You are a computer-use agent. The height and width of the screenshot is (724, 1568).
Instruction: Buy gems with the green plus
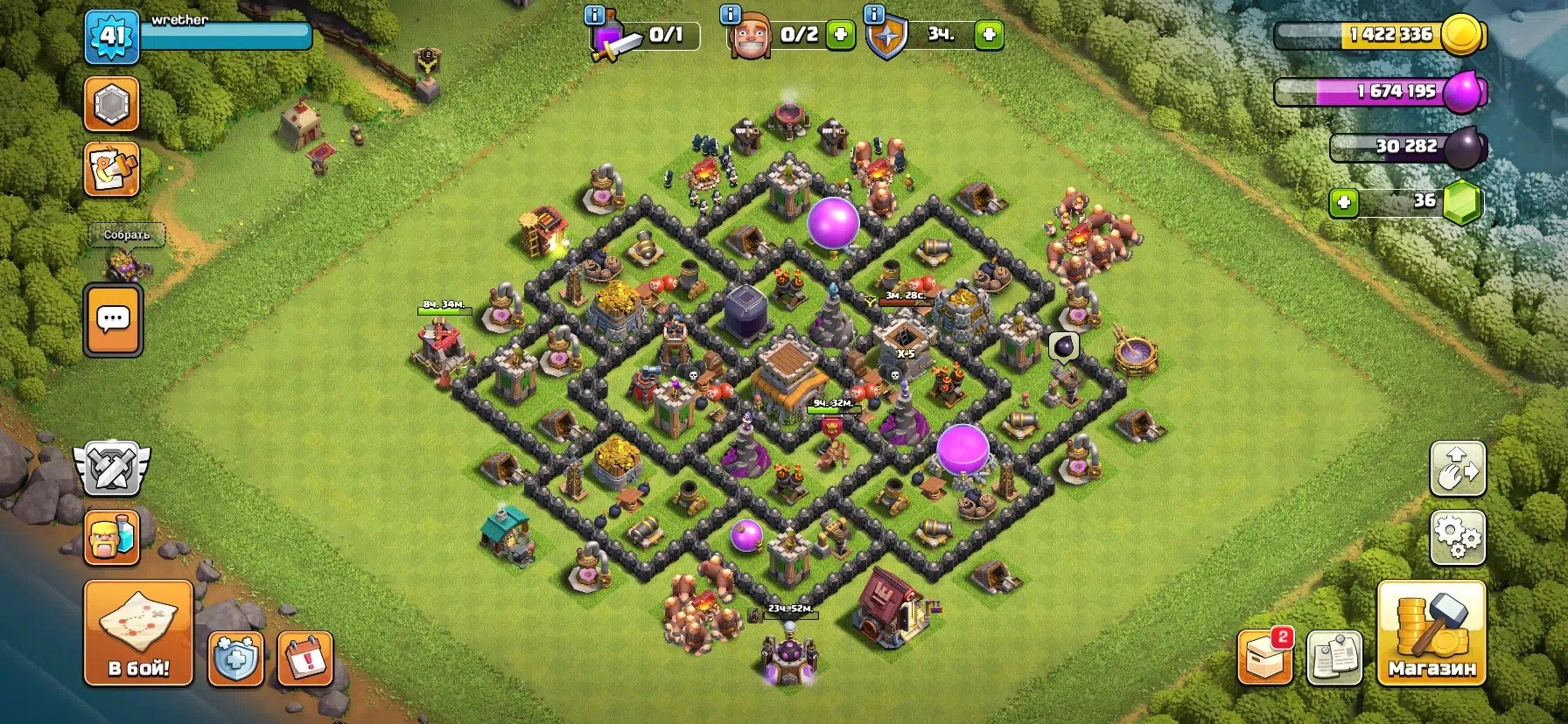tap(1344, 203)
